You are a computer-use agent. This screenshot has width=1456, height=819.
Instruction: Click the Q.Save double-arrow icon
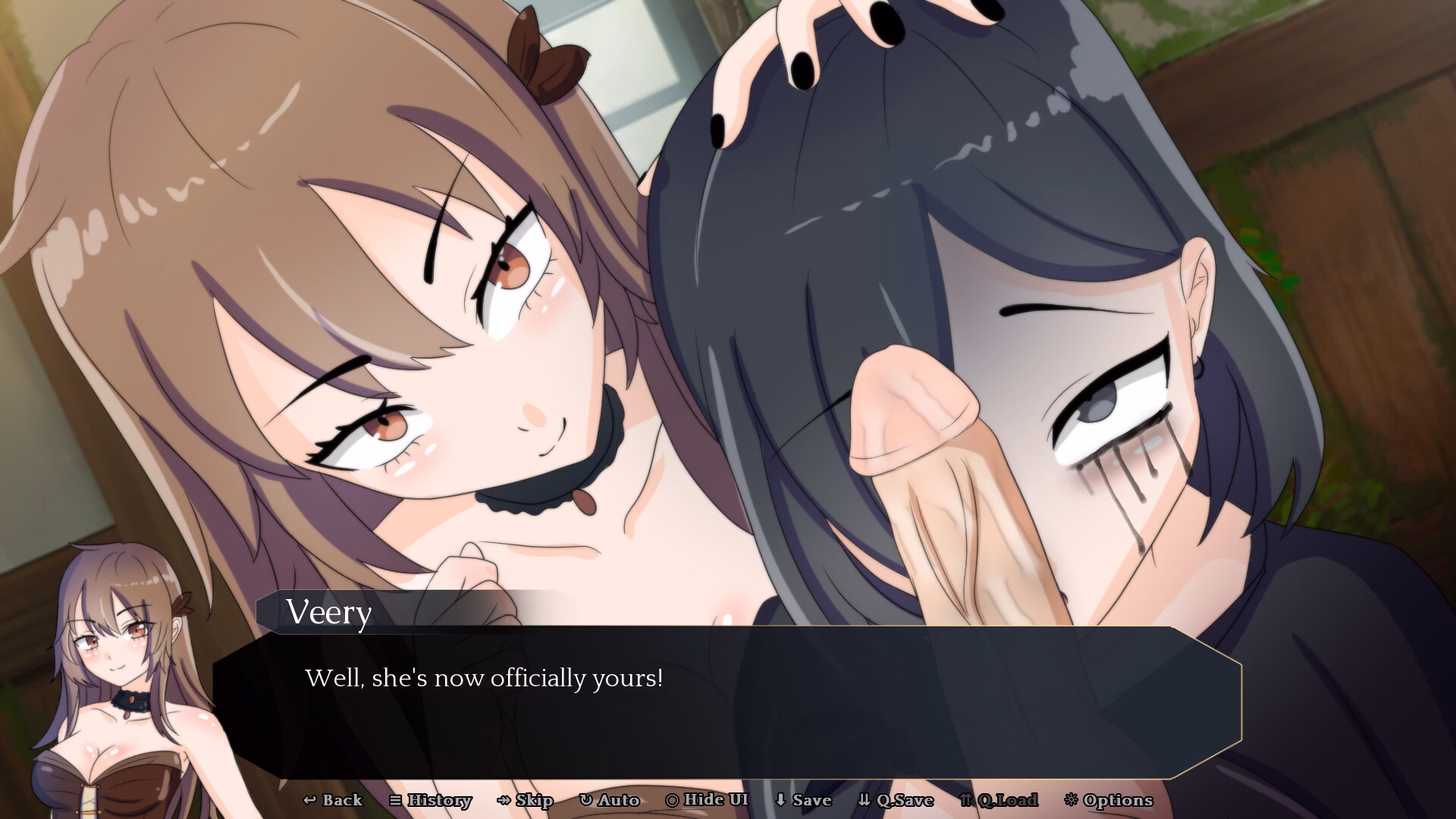(864, 800)
